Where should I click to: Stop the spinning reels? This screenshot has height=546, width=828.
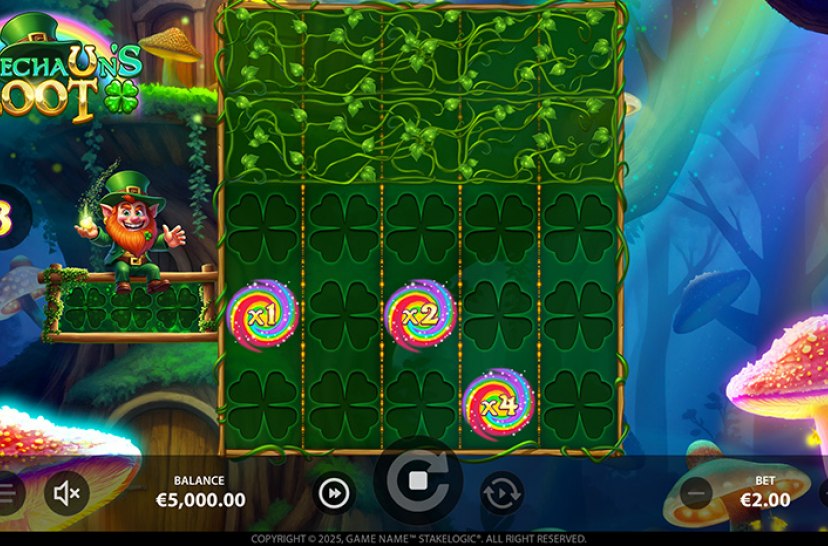coord(418,481)
